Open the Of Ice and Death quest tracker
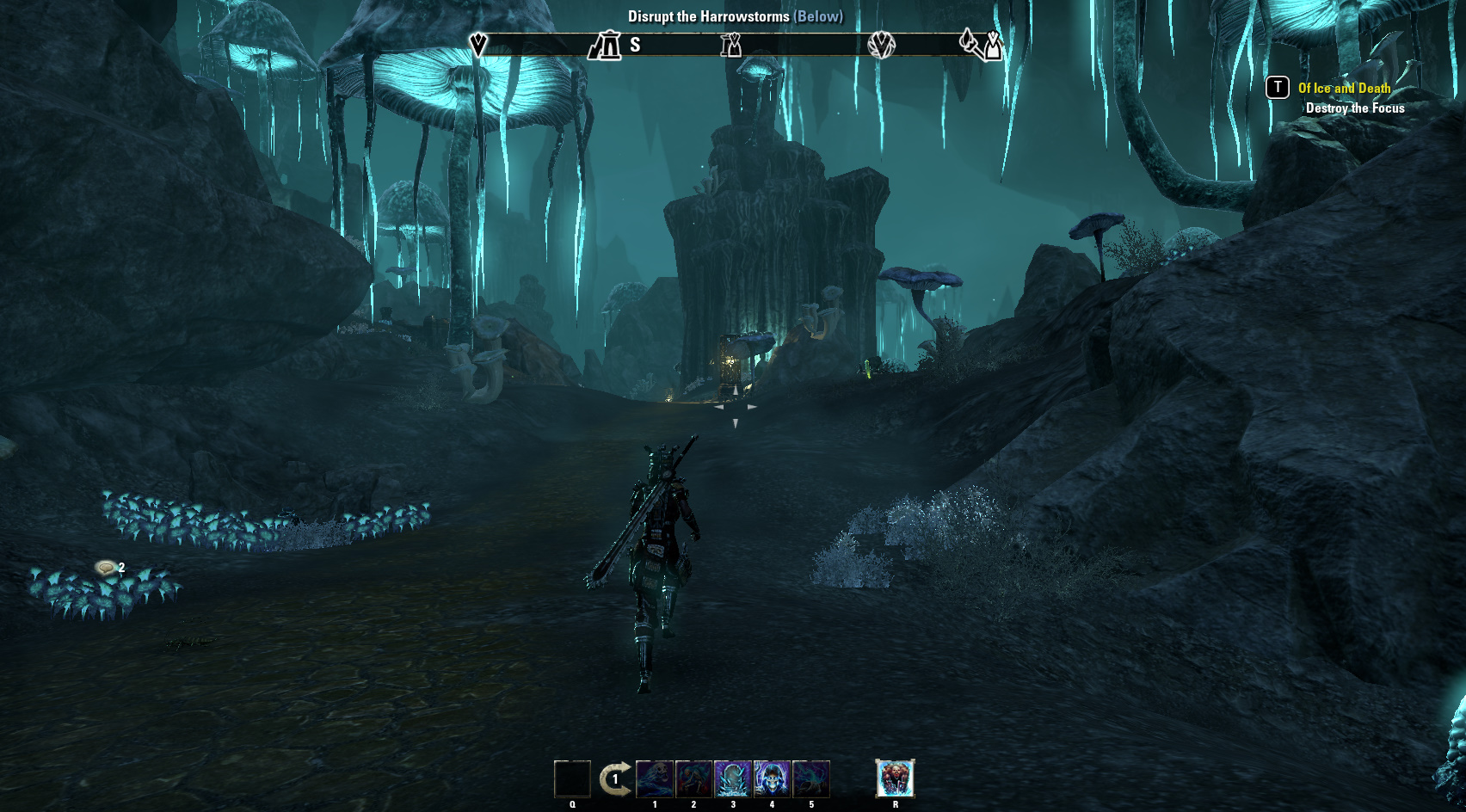This screenshot has height=812, width=1466. [1344, 88]
